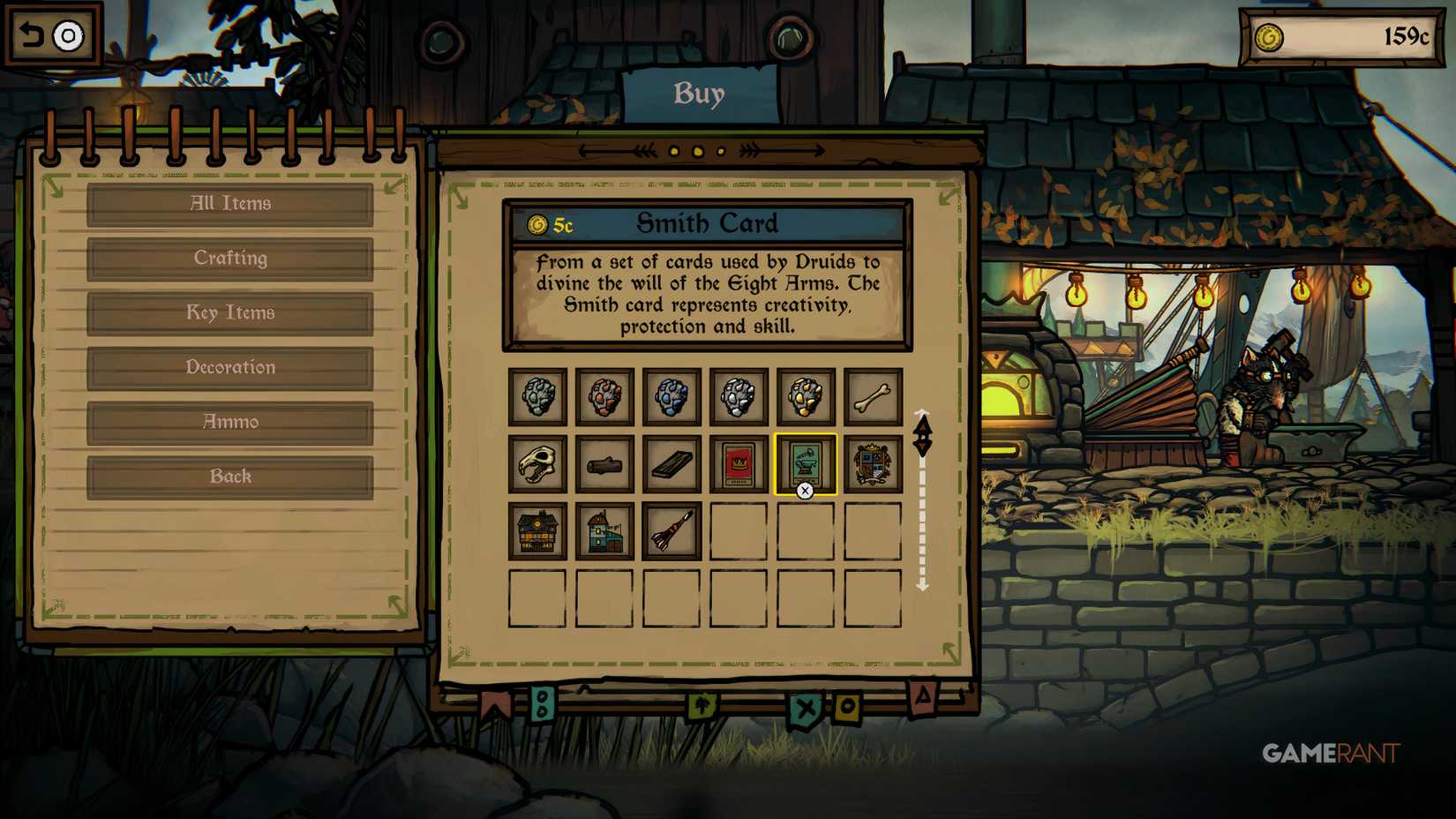This screenshot has width=1456, height=819.
Task: Select the All Items filter
Action: [x=229, y=203]
